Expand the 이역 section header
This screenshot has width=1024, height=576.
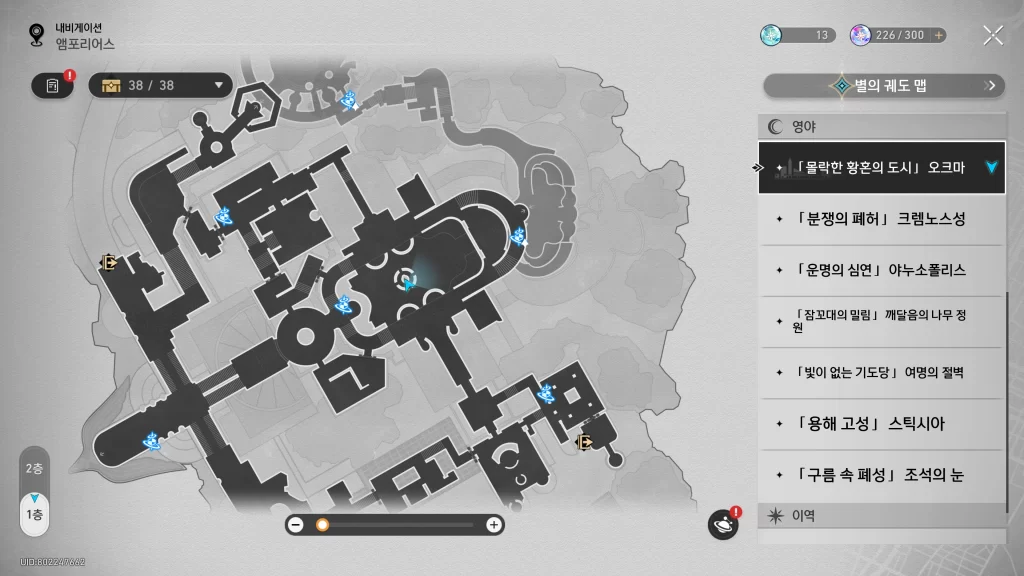click(880, 516)
